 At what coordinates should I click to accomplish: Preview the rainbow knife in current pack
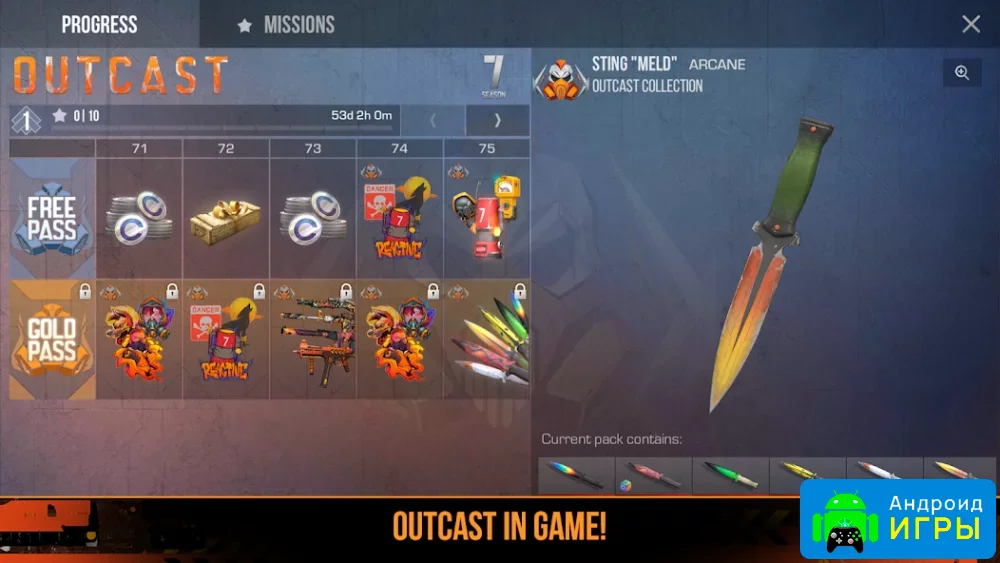click(576, 475)
